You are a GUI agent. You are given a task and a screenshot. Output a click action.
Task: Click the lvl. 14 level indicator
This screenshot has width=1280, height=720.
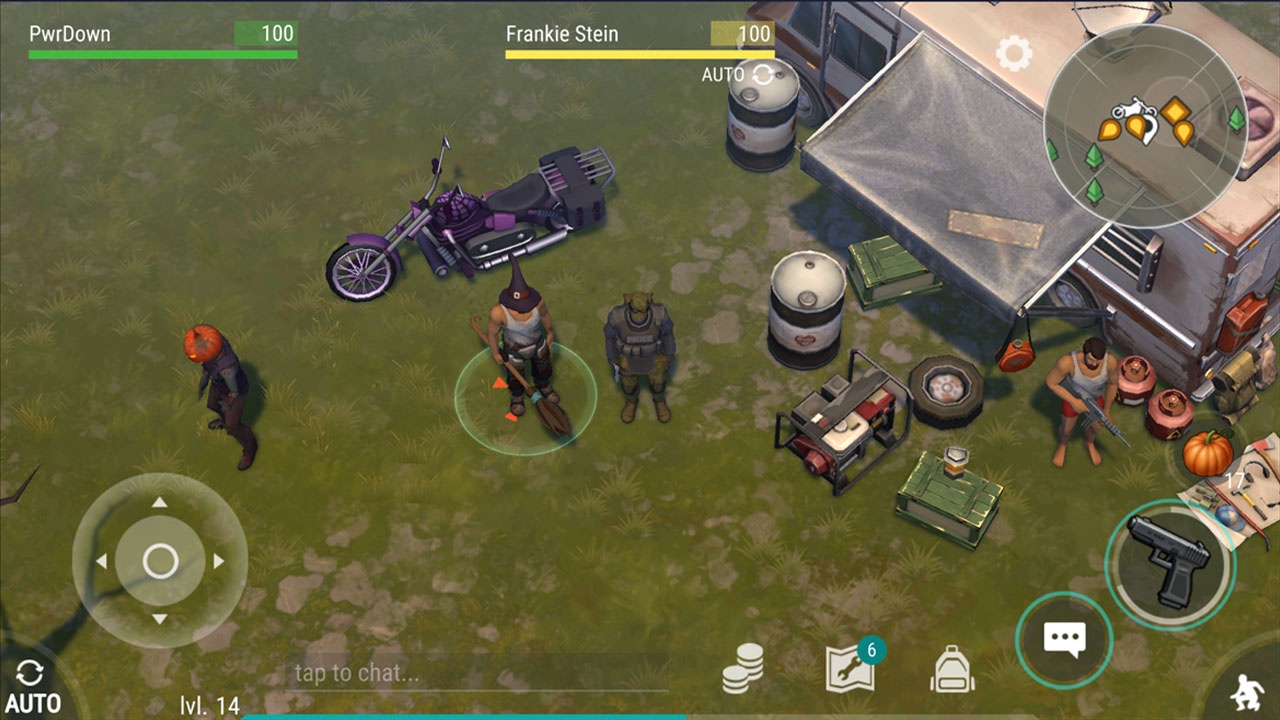point(210,703)
